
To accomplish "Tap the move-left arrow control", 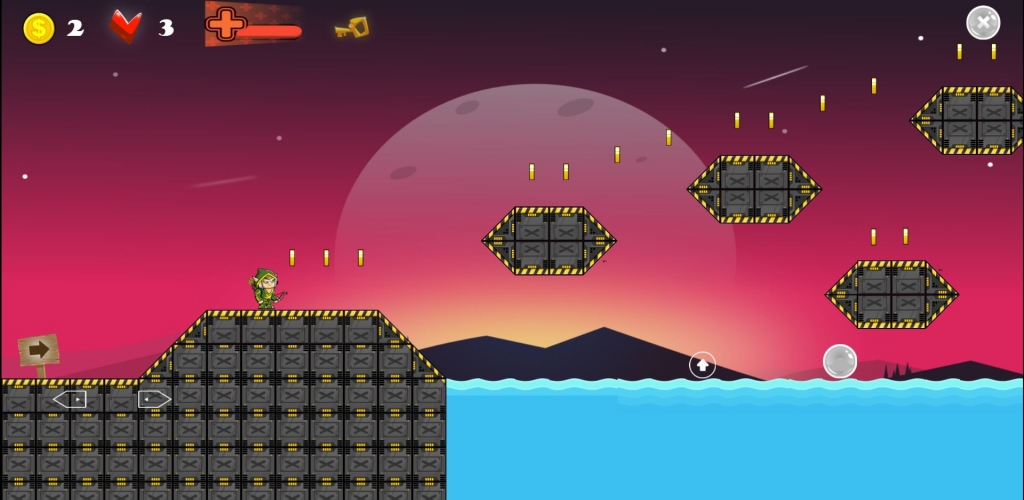I will click(69, 399).
